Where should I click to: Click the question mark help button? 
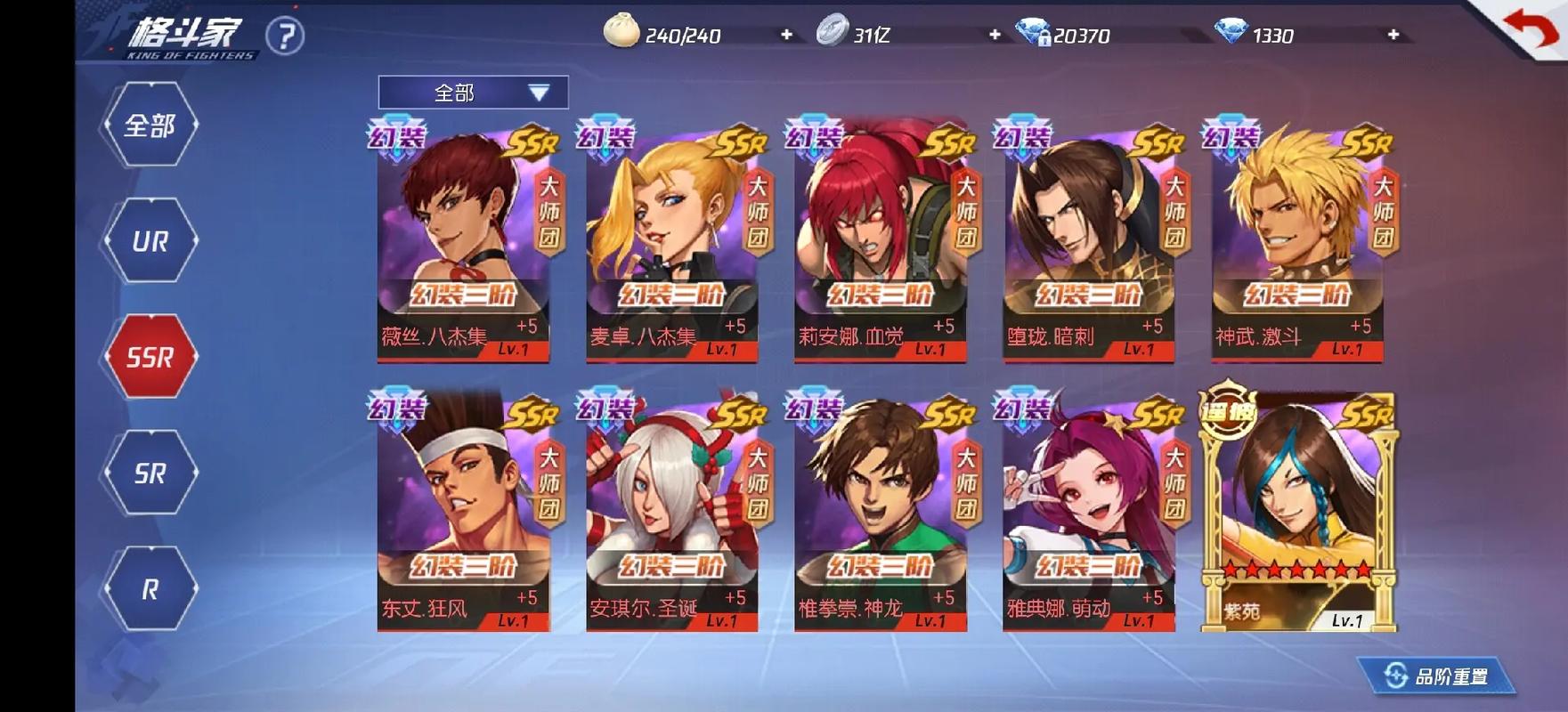(285, 36)
